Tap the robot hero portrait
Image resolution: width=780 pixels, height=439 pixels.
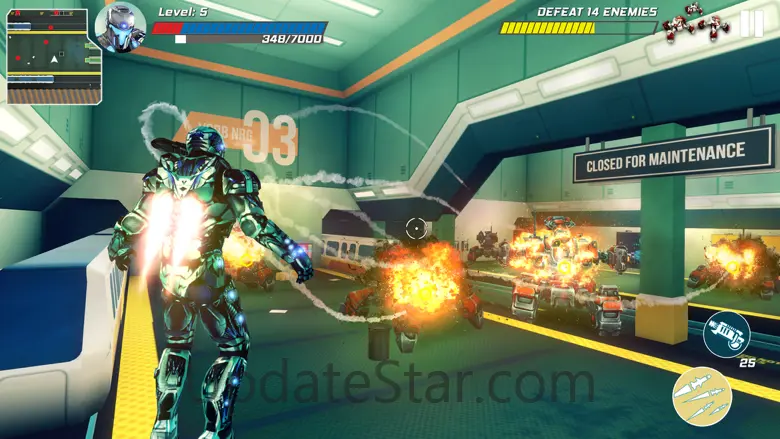120,28
